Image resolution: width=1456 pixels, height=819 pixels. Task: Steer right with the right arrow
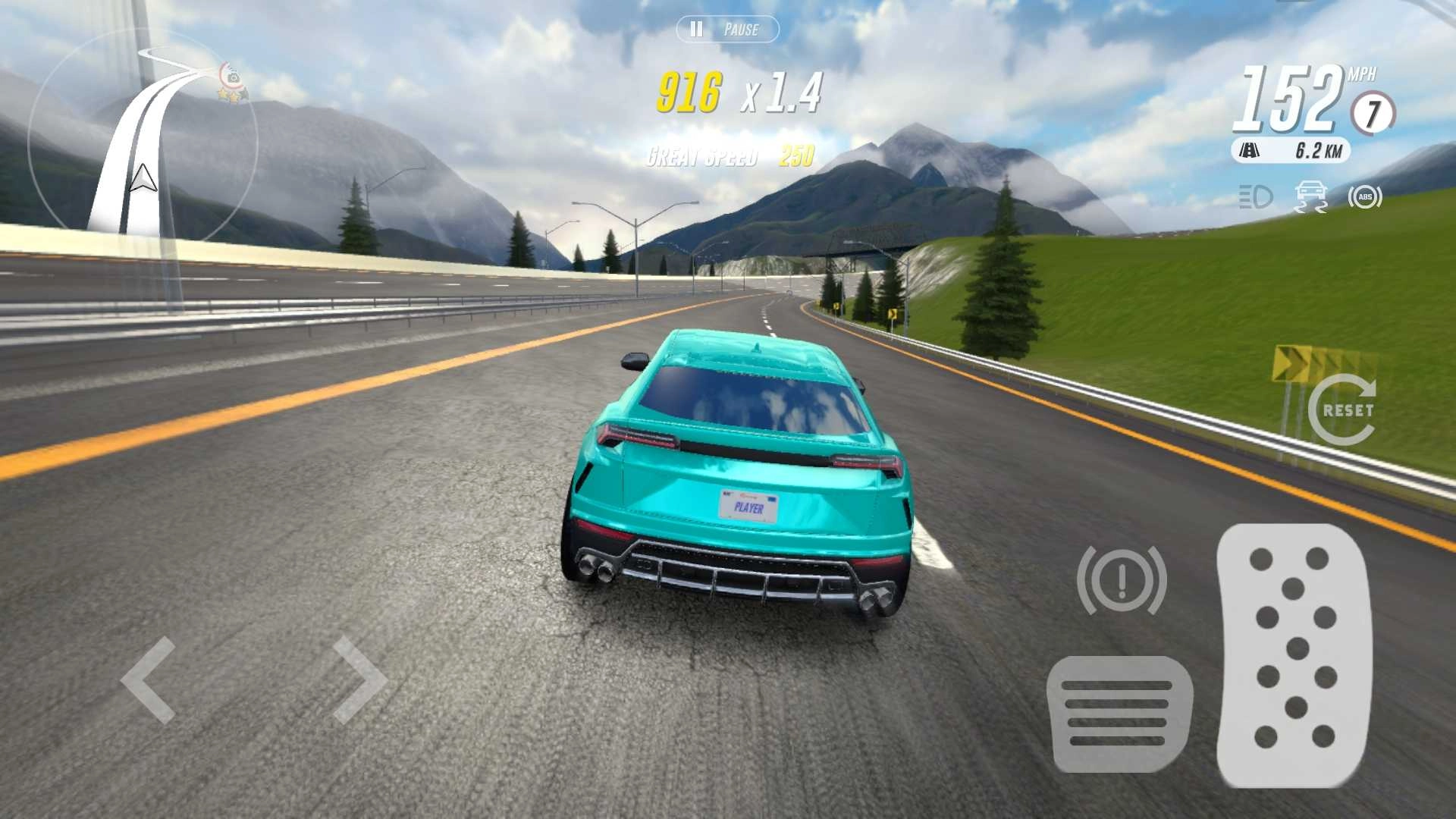point(359,679)
